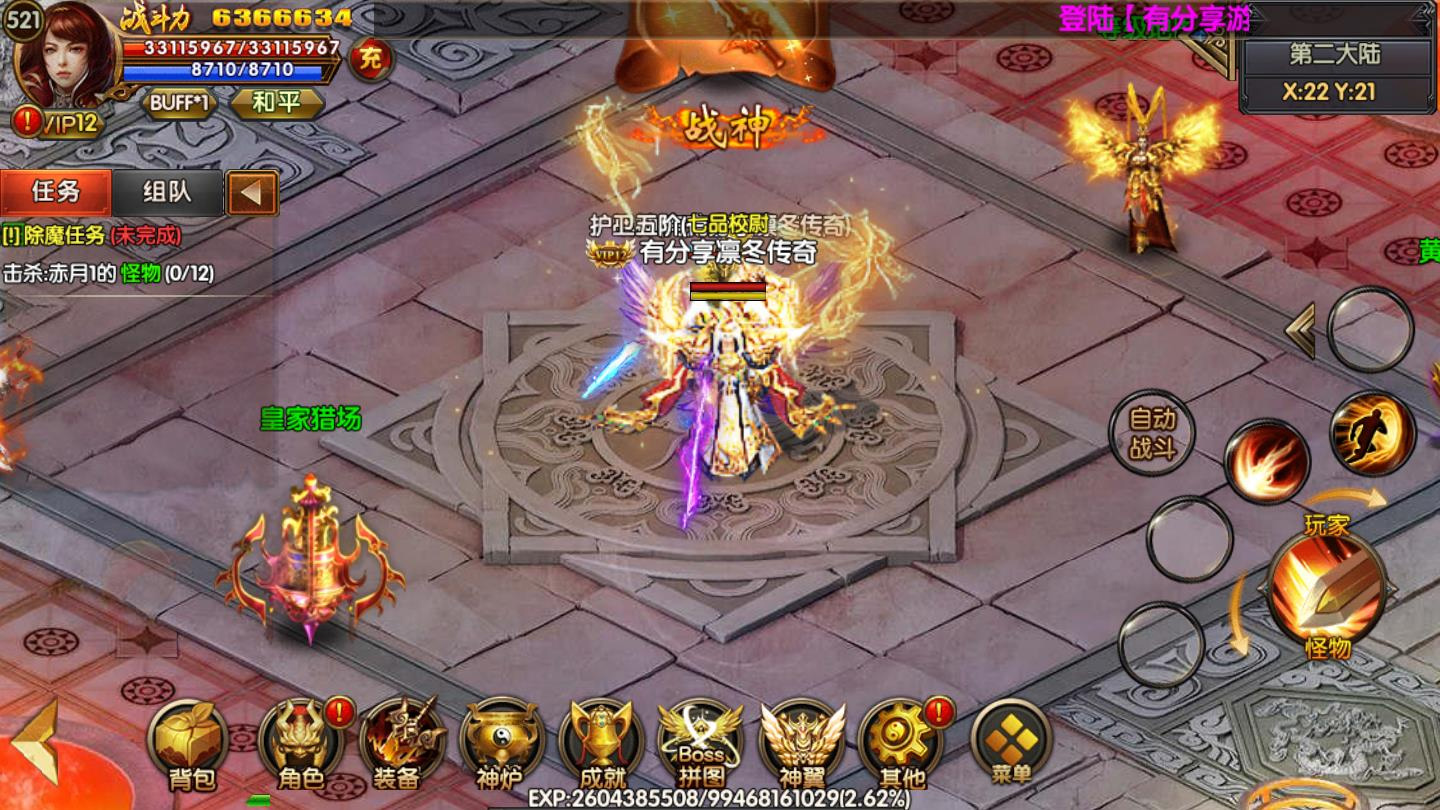Screen dimensions: 1440x810
Task: Switch to the 任务 quest tab
Action: click(56, 192)
